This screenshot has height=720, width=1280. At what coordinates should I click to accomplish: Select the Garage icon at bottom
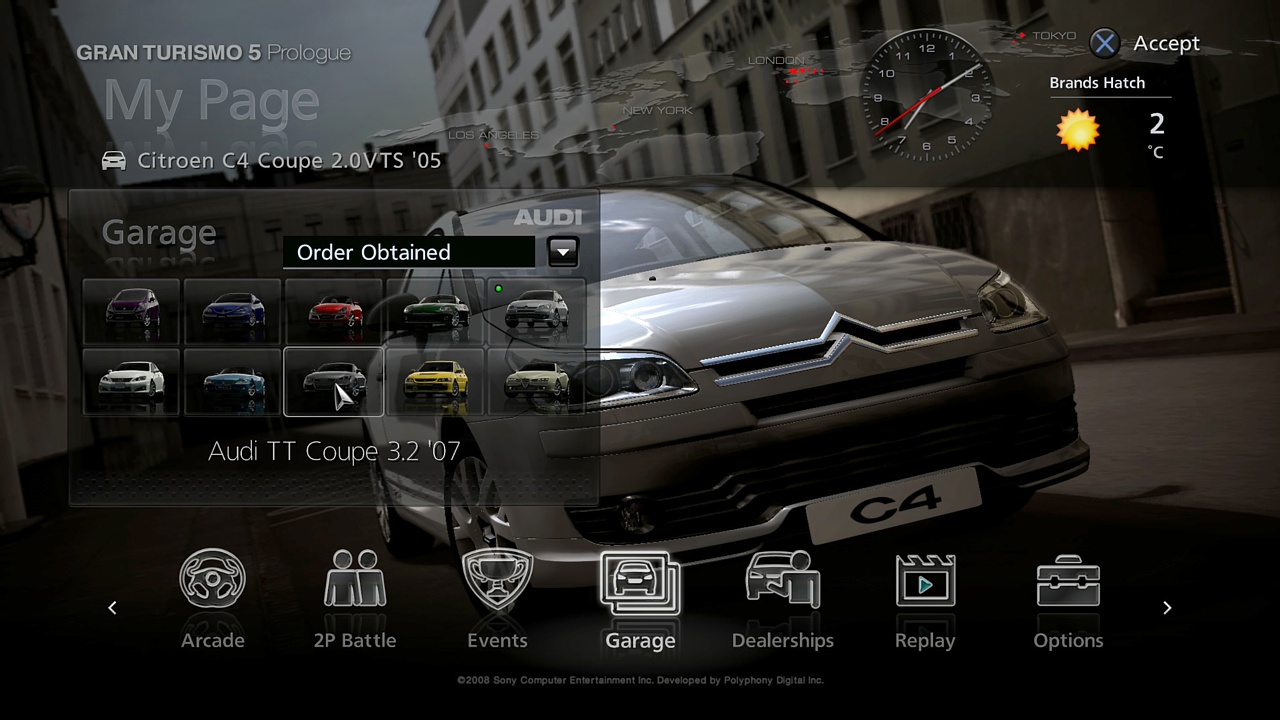[x=640, y=580]
